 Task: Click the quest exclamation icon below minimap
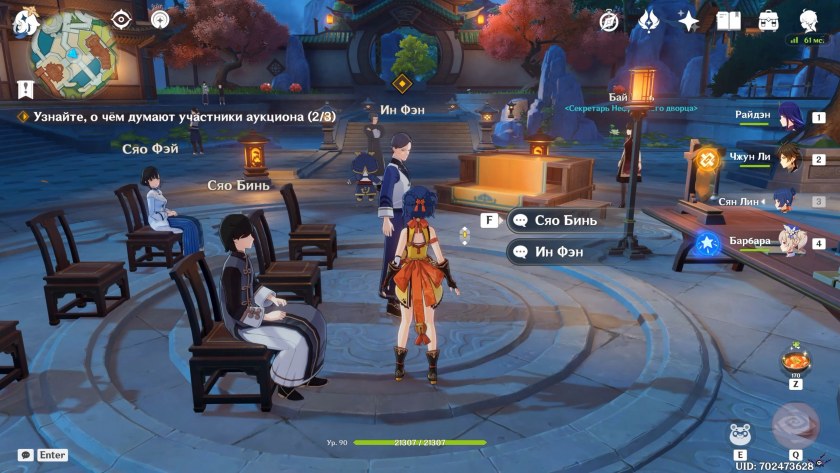(26, 89)
